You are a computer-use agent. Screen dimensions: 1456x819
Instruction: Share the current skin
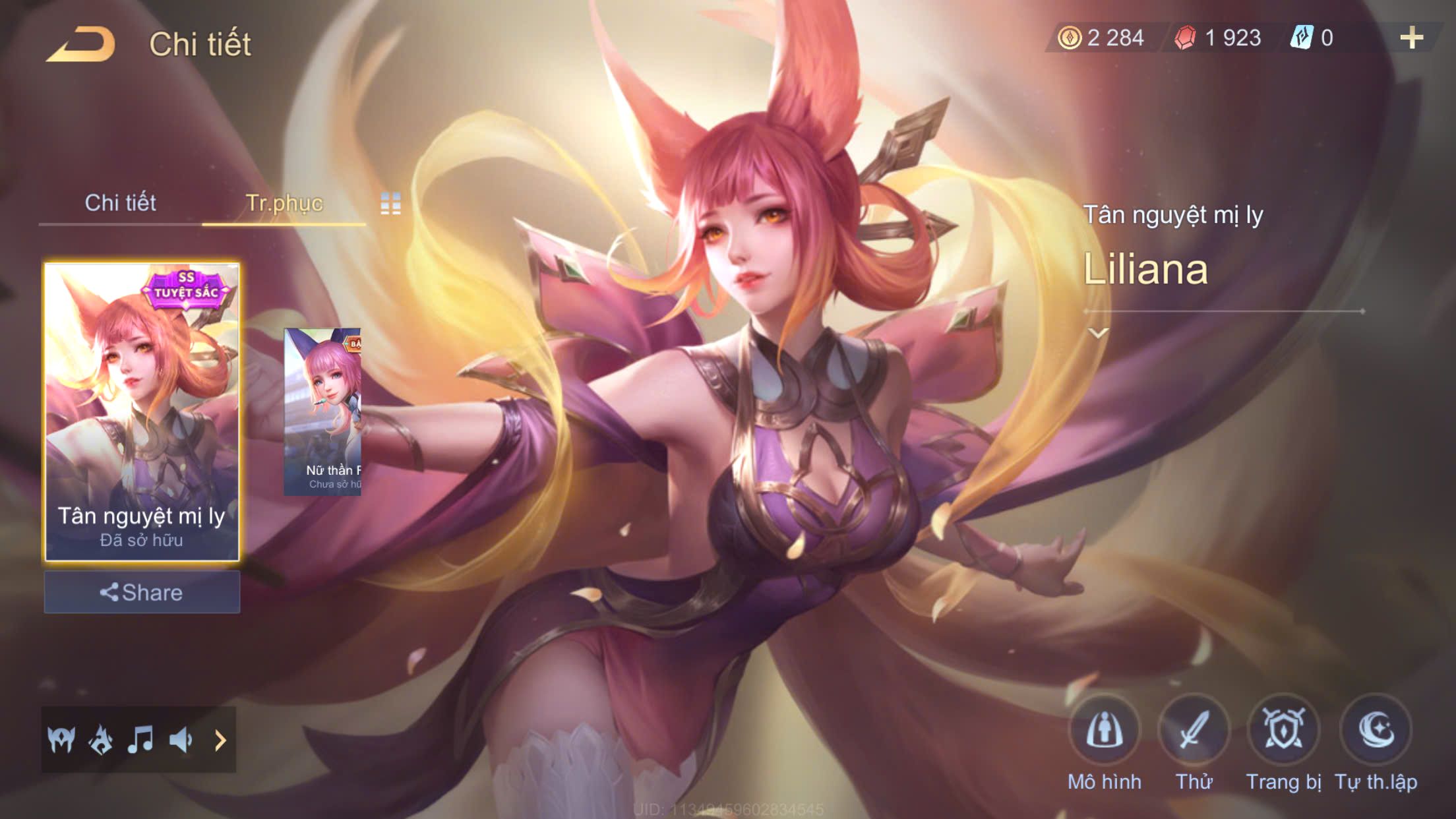pos(142,592)
